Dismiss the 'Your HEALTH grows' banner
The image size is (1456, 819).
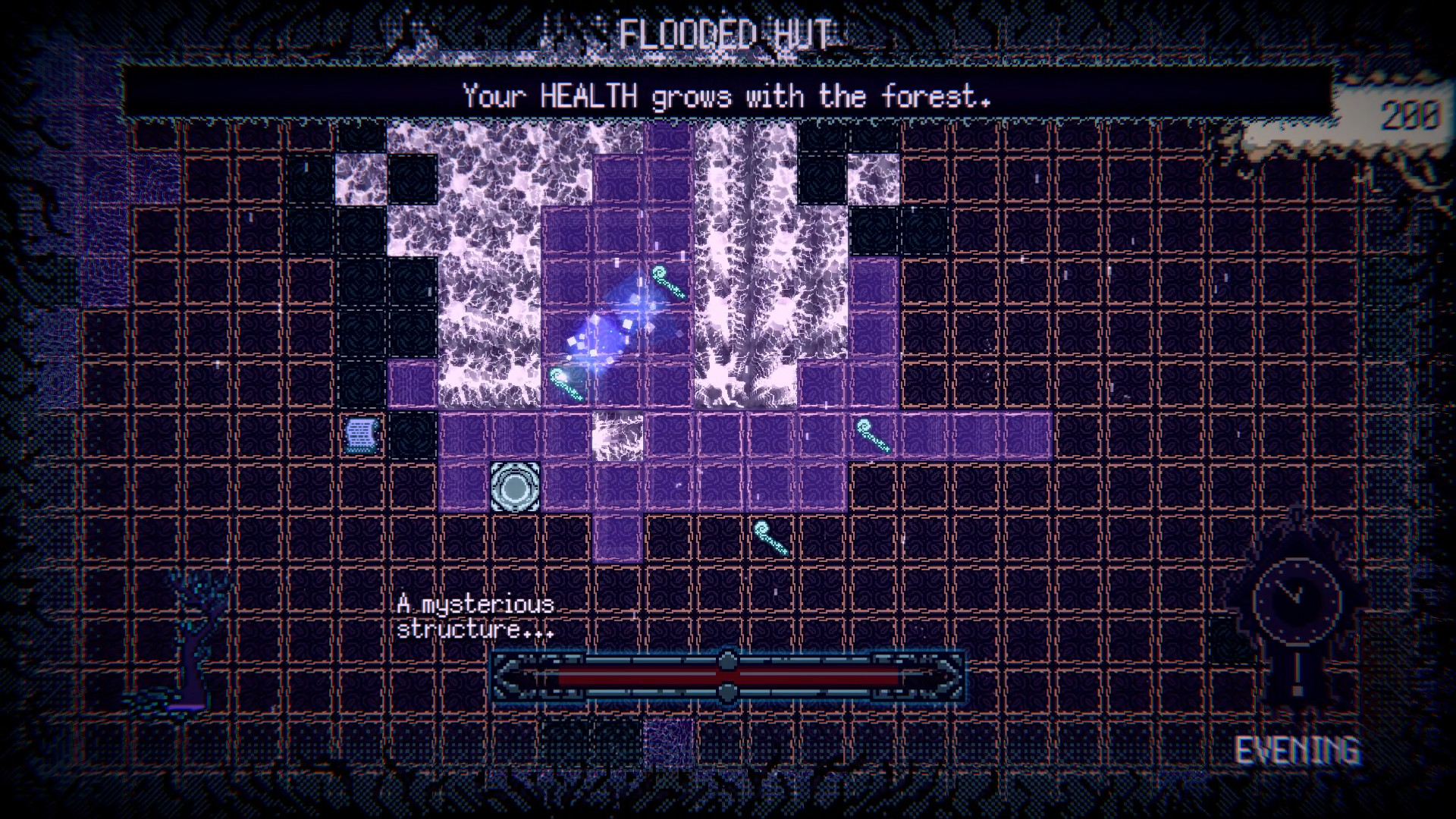pyautogui.click(x=724, y=96)
